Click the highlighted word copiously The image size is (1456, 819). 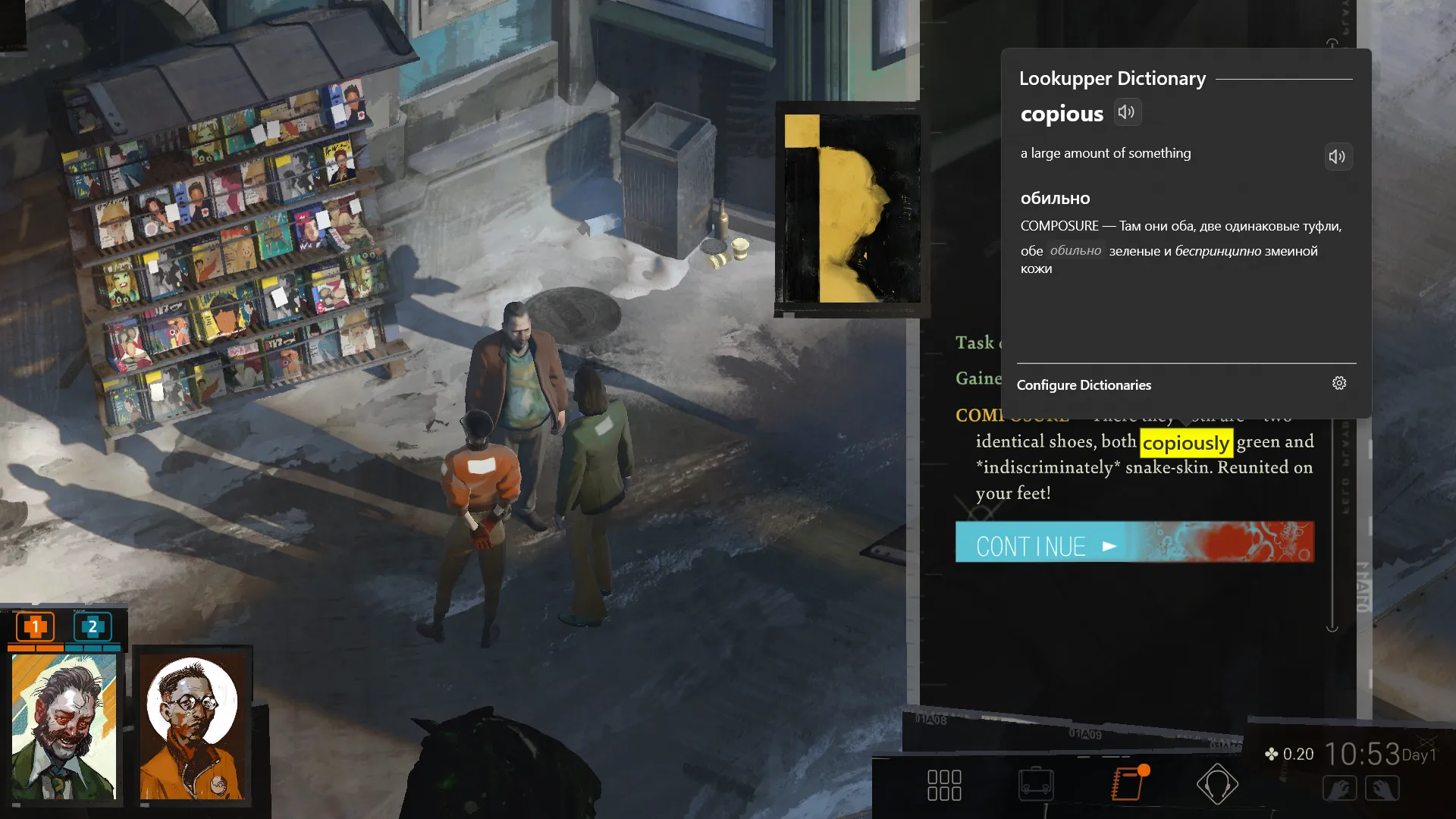tap(1187, 442)
